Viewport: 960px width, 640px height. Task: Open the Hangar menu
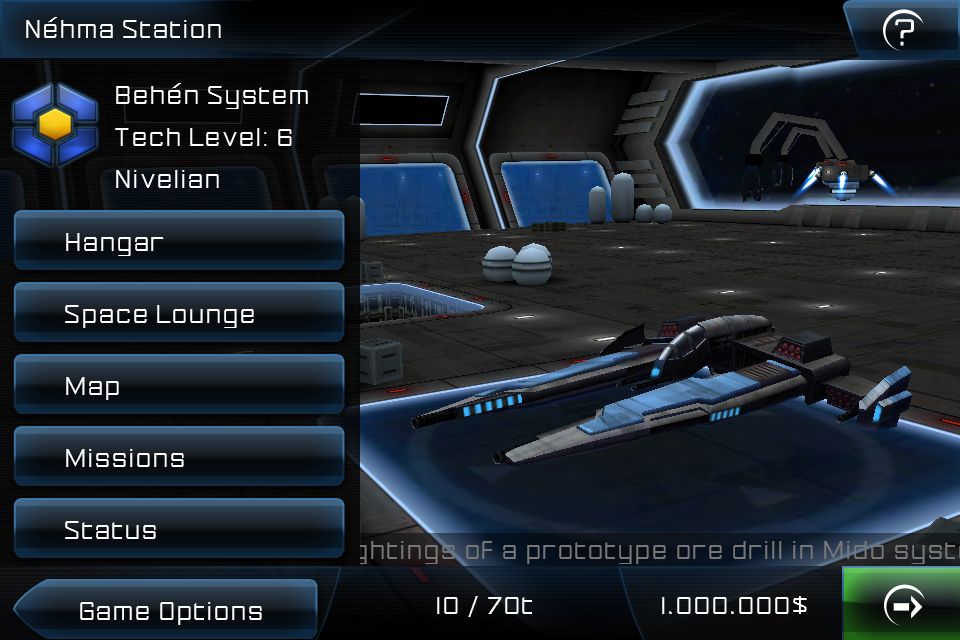pyautogui.click(x=178, y=241)
